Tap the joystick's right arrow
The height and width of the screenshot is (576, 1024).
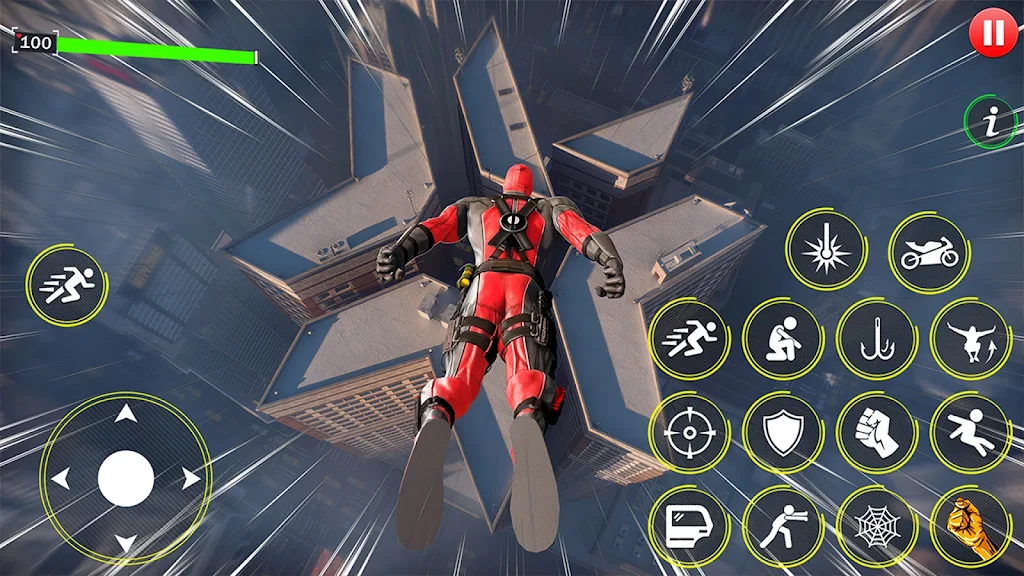tap(189, 479)
